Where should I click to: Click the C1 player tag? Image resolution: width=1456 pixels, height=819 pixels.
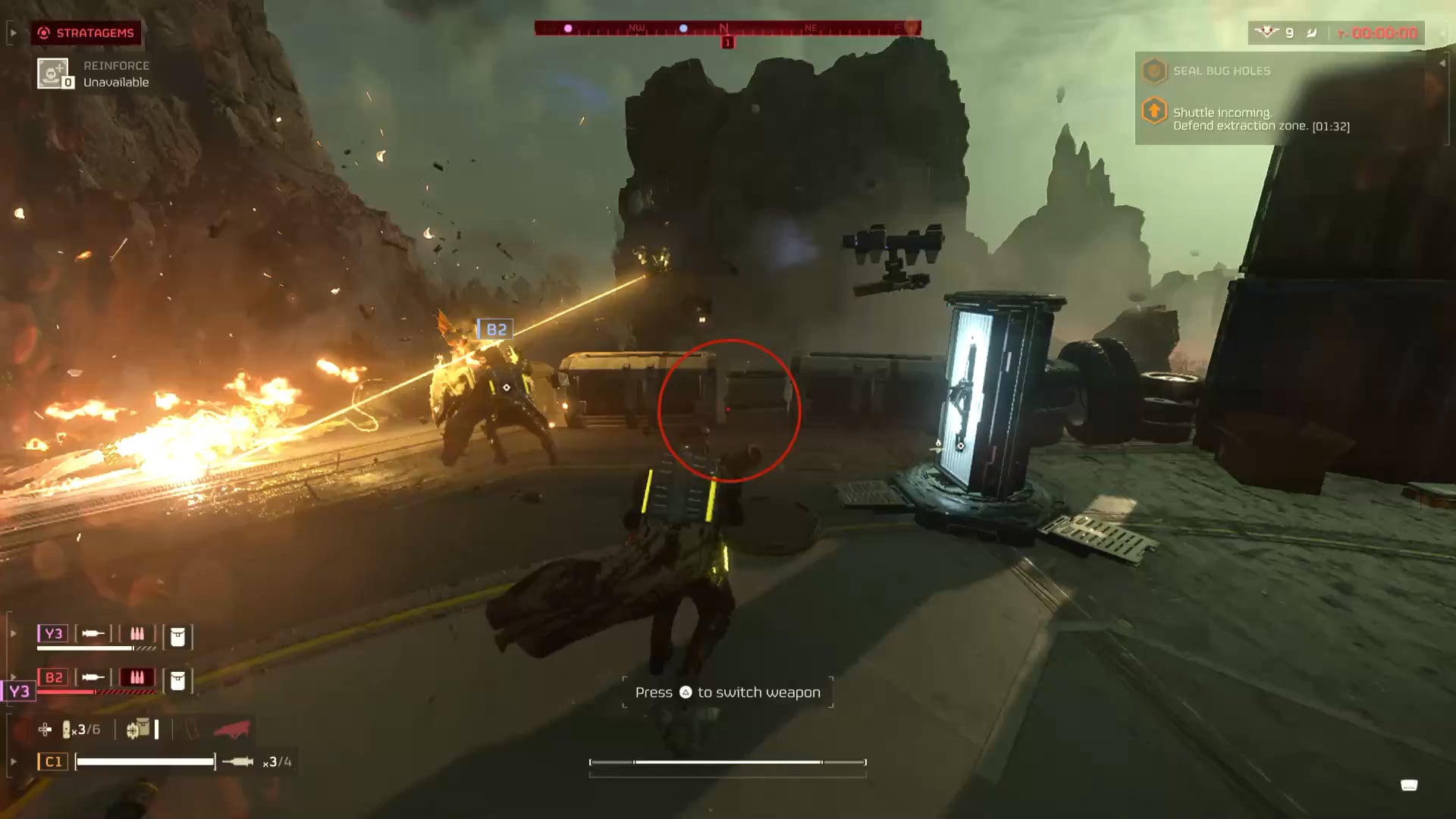[53, 761]
